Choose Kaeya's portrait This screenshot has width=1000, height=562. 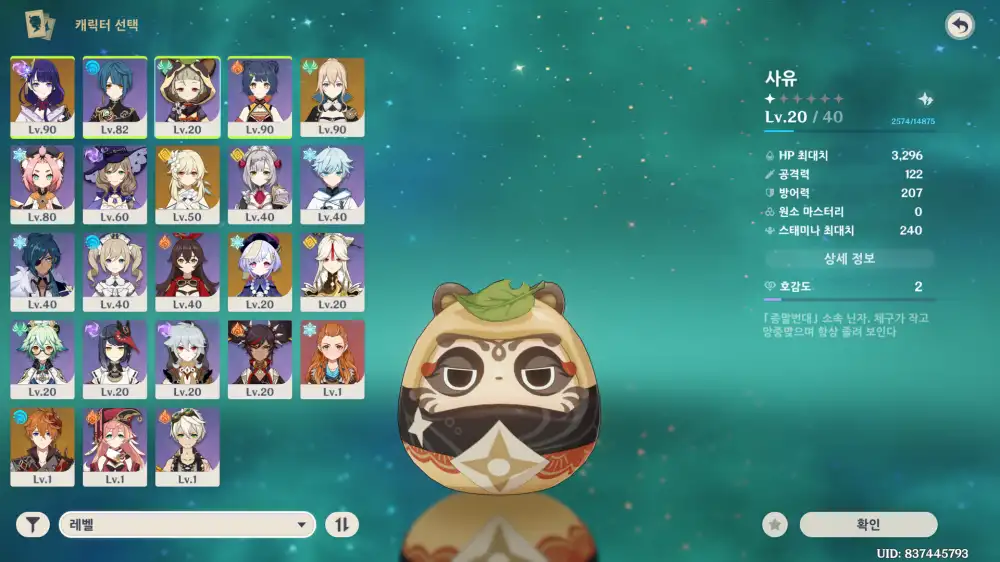point(42,272)
